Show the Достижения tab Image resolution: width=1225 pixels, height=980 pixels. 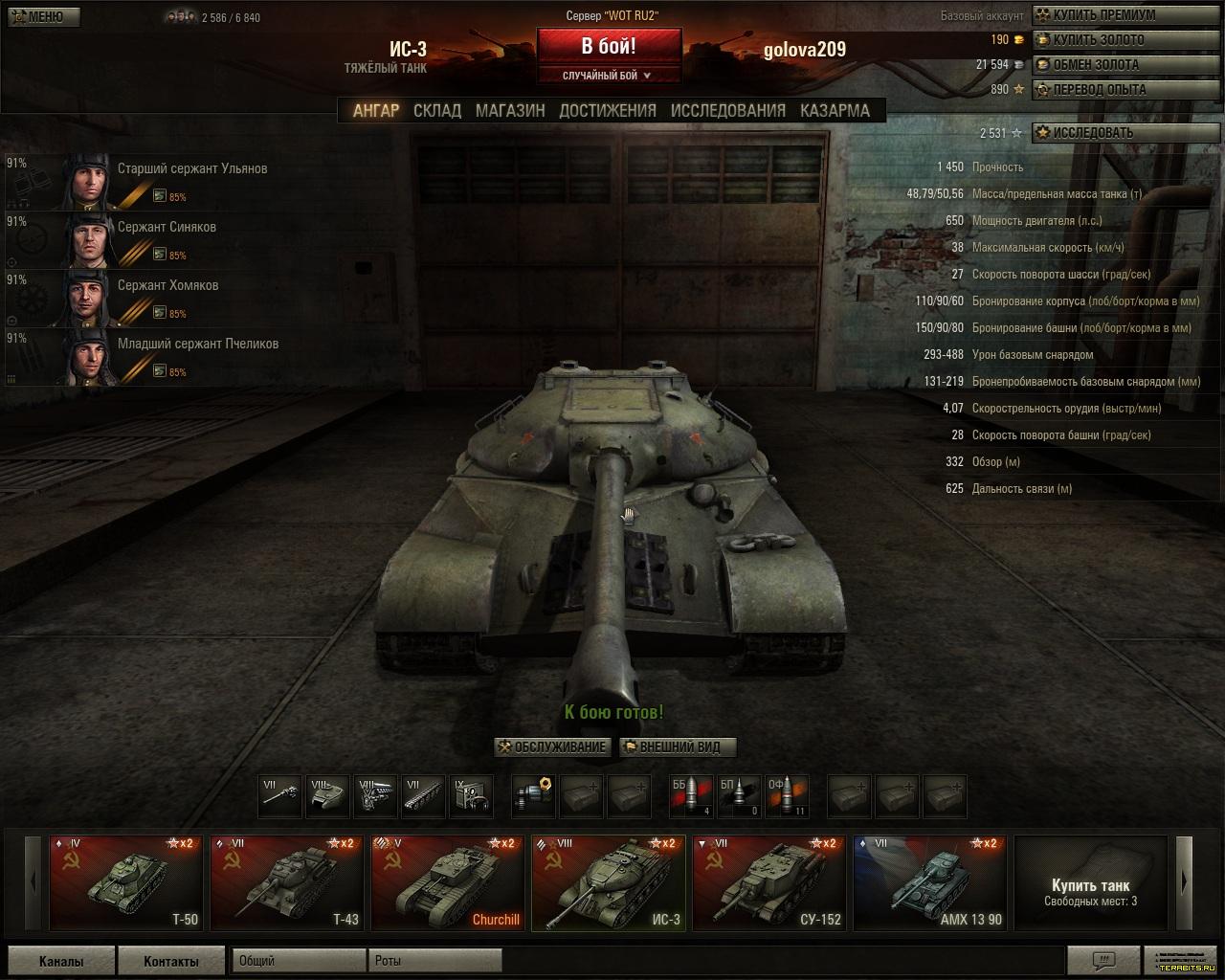(608, 111)
